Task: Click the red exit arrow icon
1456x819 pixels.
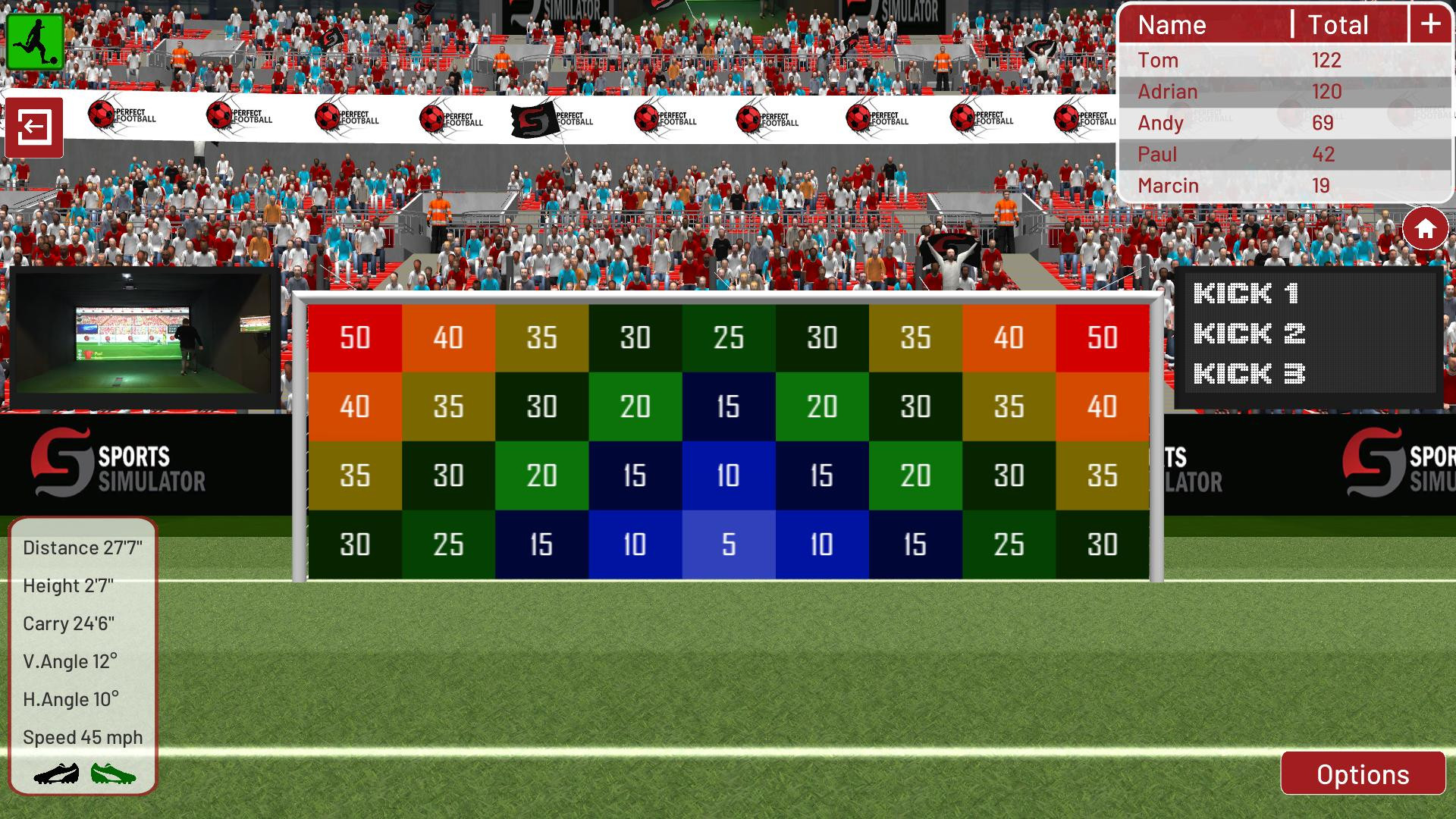Action: coord(35,127)
